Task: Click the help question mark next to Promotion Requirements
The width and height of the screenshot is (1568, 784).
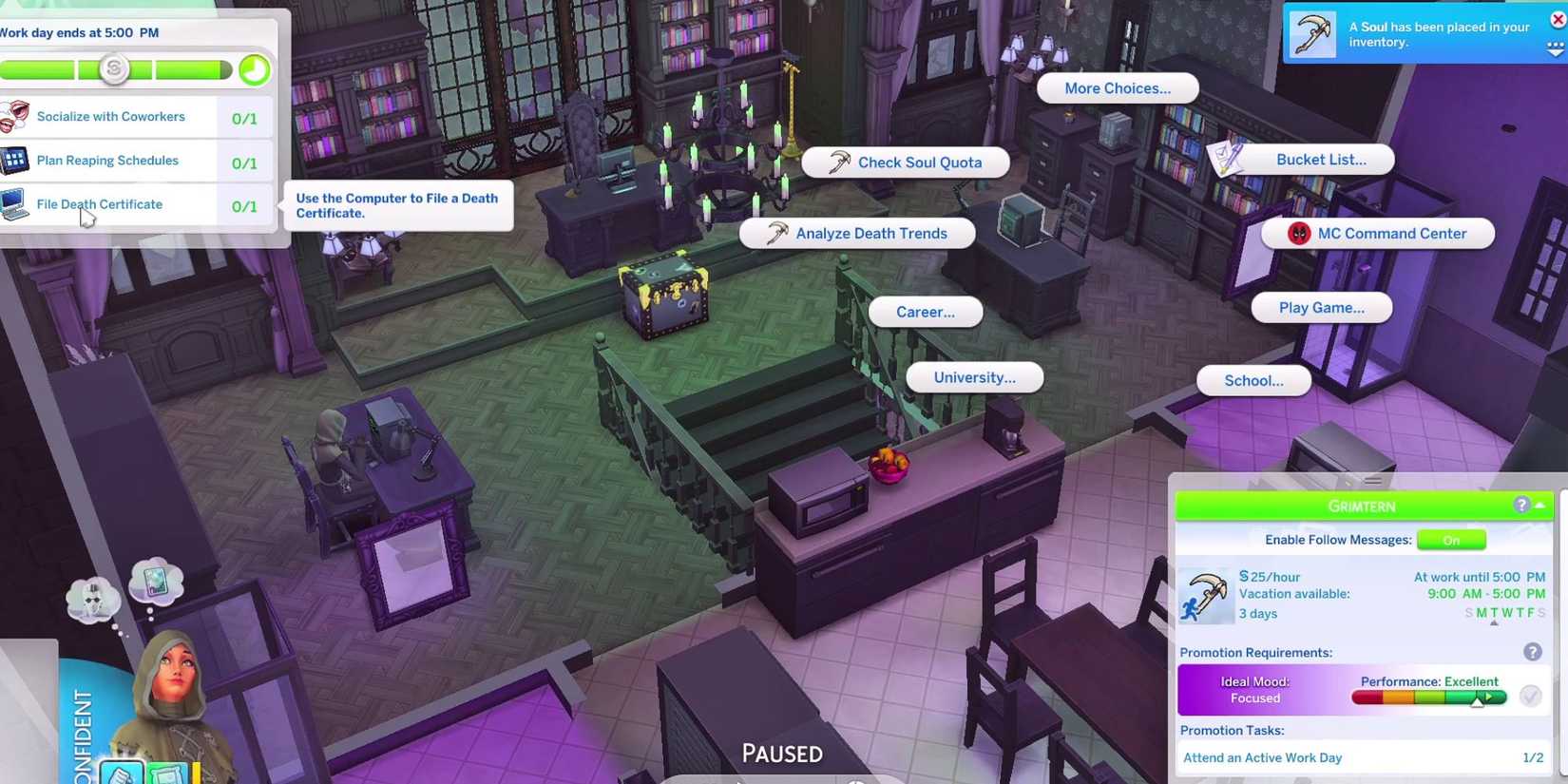Action: (1532, 652)
